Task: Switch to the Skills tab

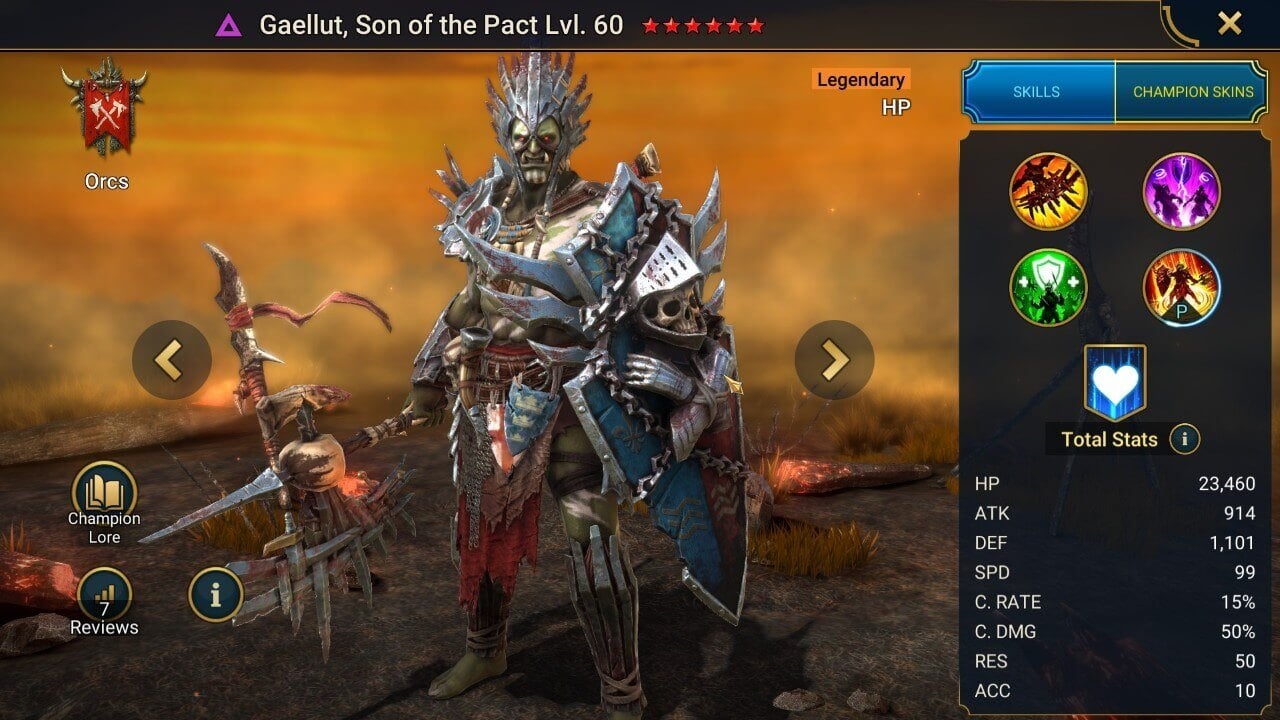Action: 1037,91
